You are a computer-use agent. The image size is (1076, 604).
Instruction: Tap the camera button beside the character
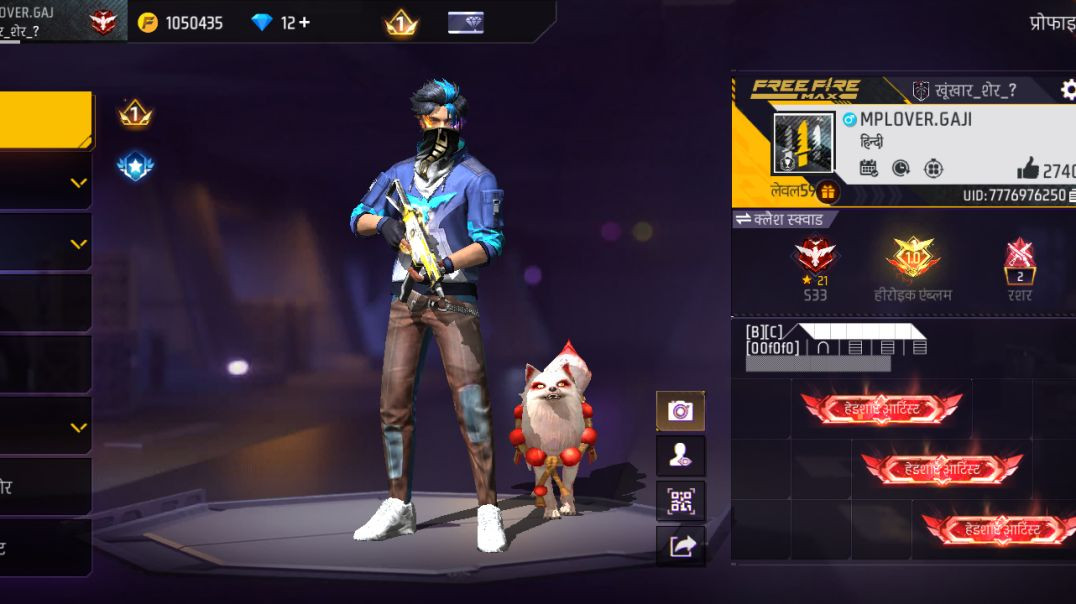(680, 411)
